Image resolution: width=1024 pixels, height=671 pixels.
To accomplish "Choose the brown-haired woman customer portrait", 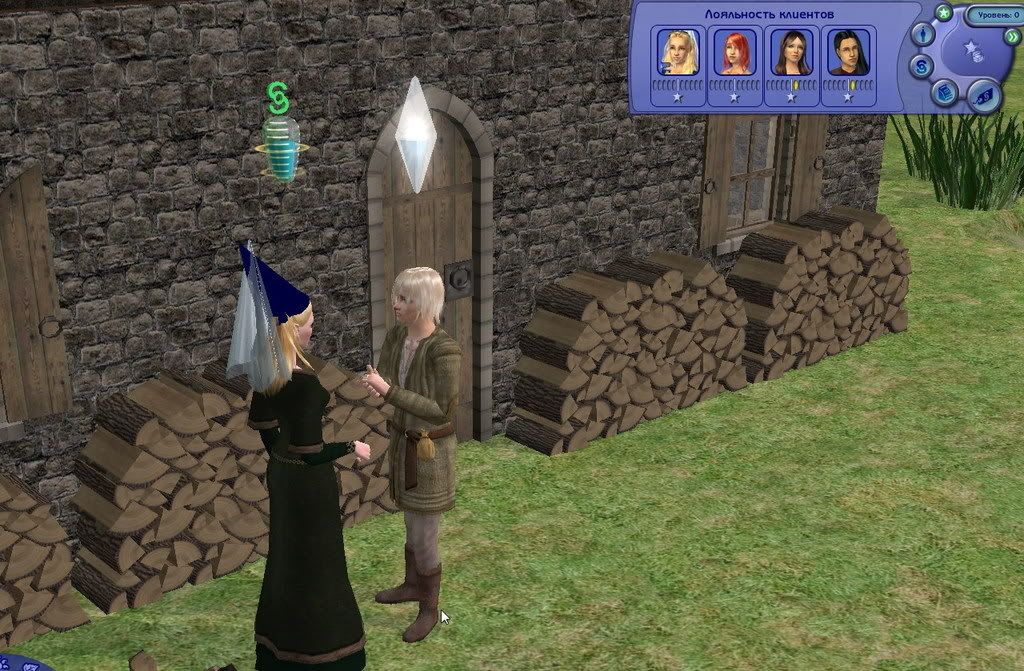I will point(791,52).
